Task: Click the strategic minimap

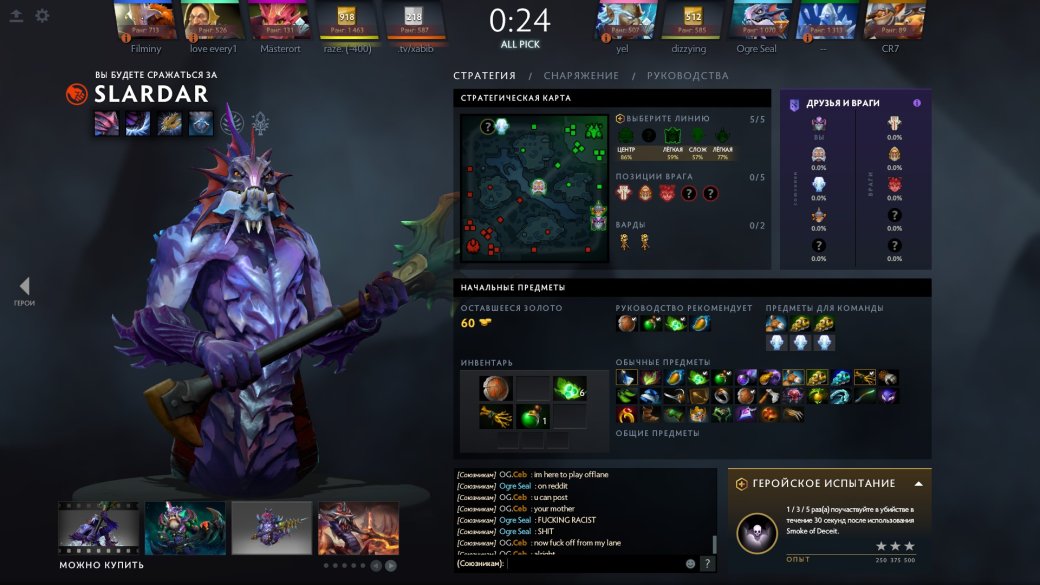Action: point(534,189)
